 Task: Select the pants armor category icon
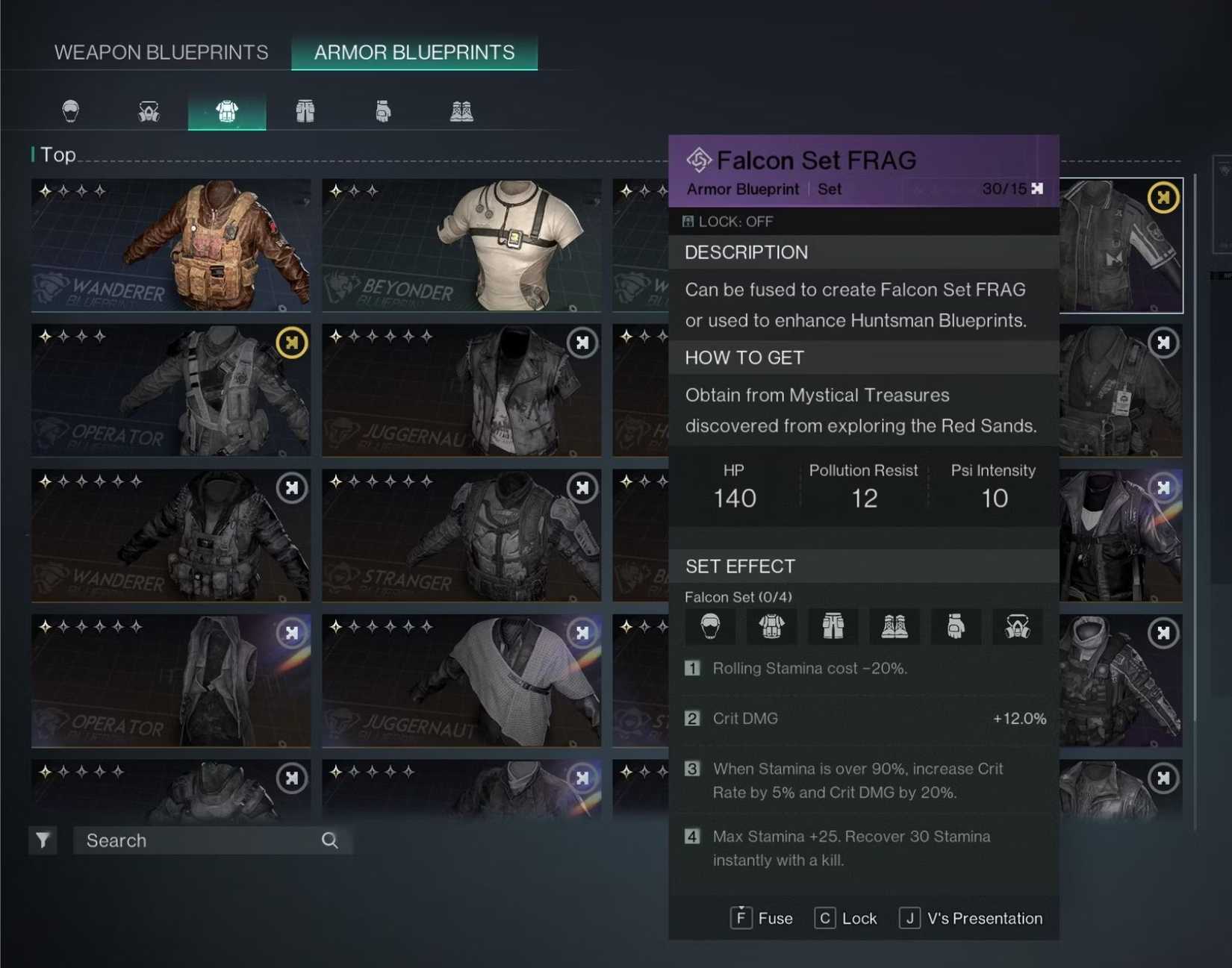[x=305, y=110]
